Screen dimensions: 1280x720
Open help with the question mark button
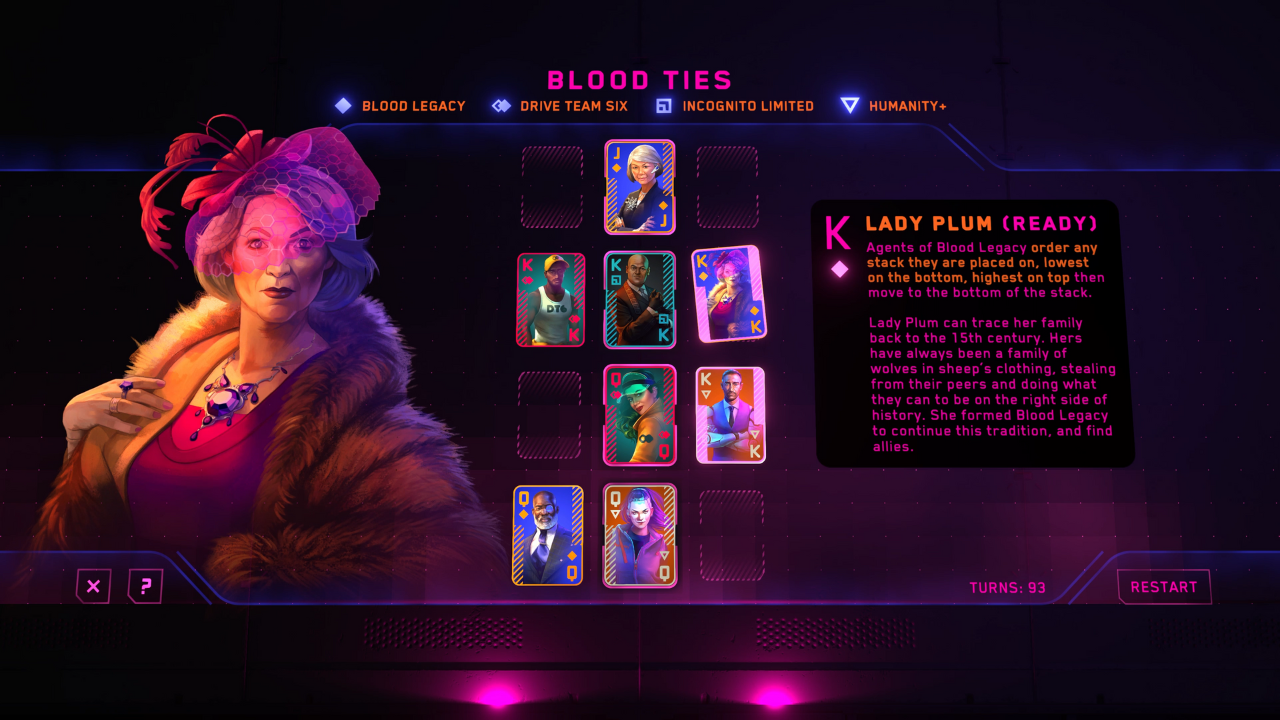tap(145, 586)
